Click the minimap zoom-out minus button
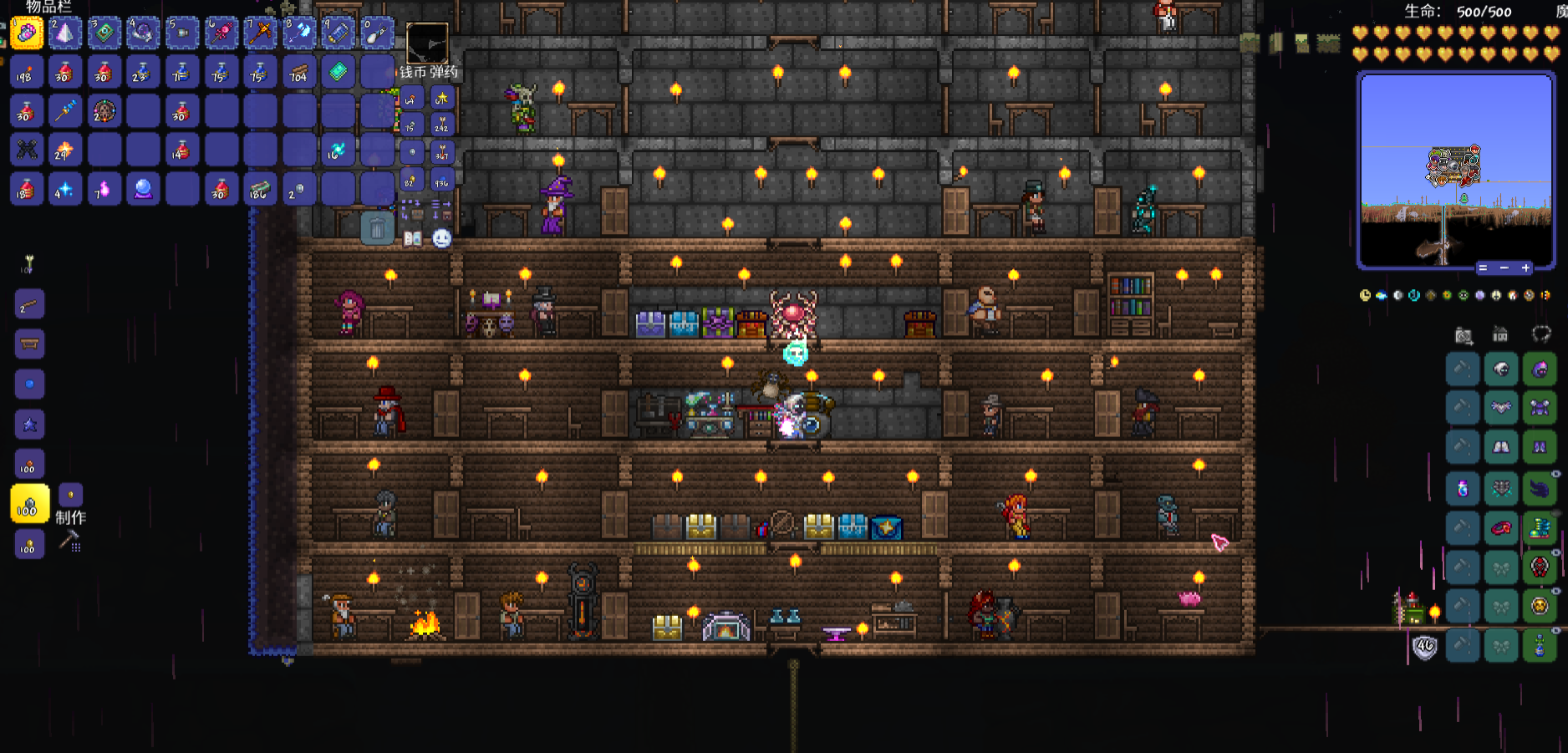1568x753 pixels. pyautogui.click(x=1504, y=268)
